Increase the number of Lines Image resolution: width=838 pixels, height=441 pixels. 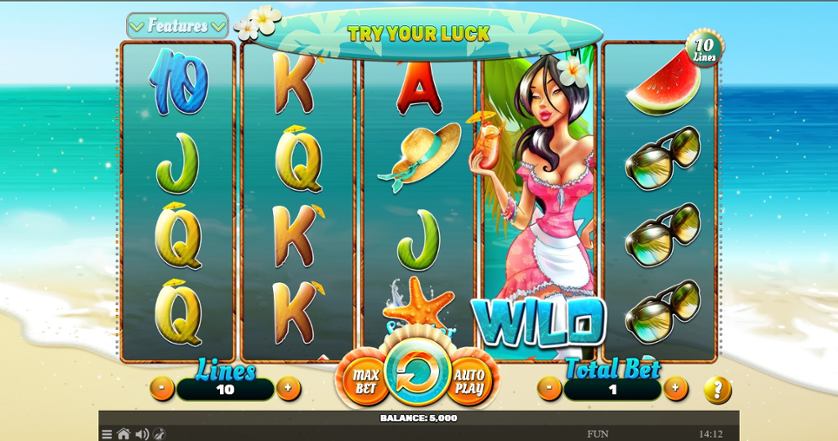pos(288,388)
